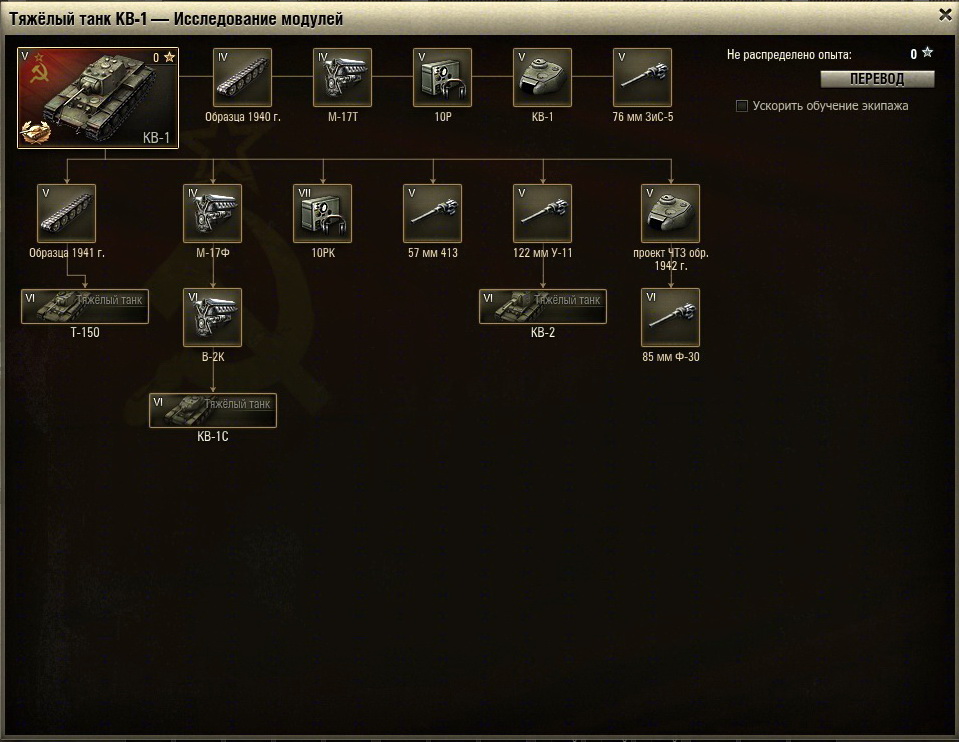The image size is (959, 742).
Task: Click the ПЕРЕВОД experience transfer button
Action: click(x=877, y=79)
